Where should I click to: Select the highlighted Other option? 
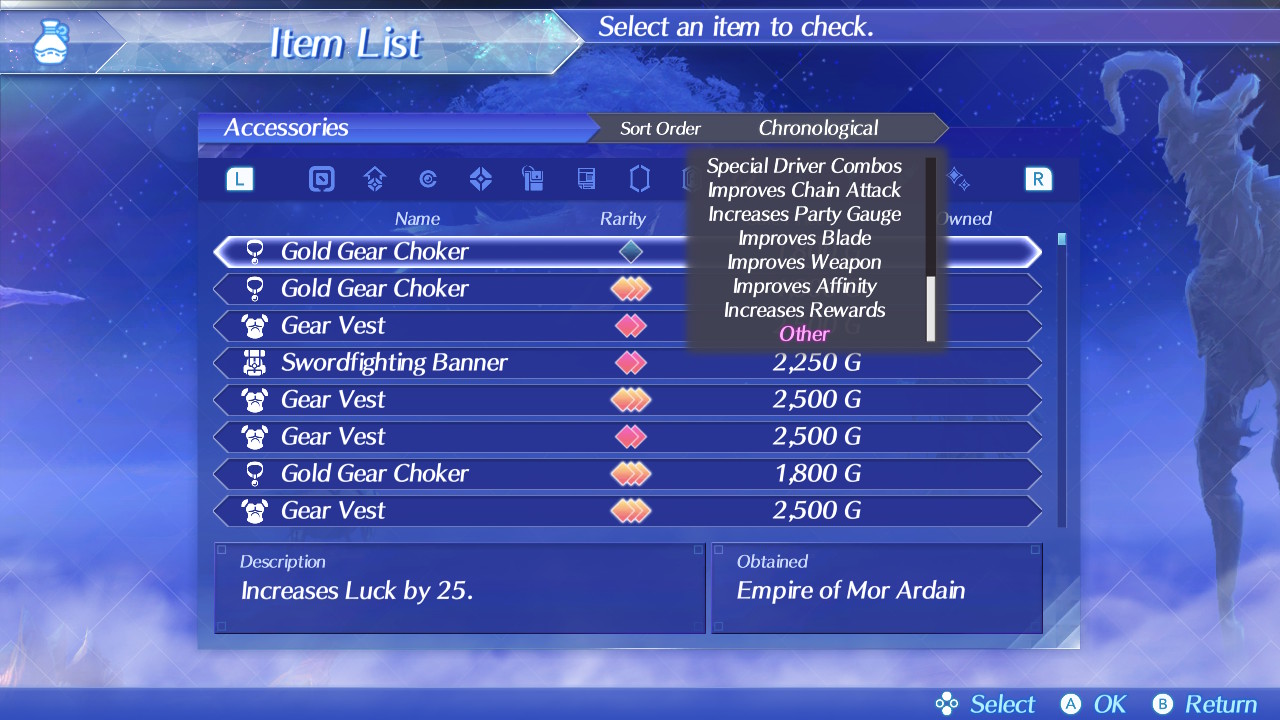pyautogui.click(x=804, y=334)
